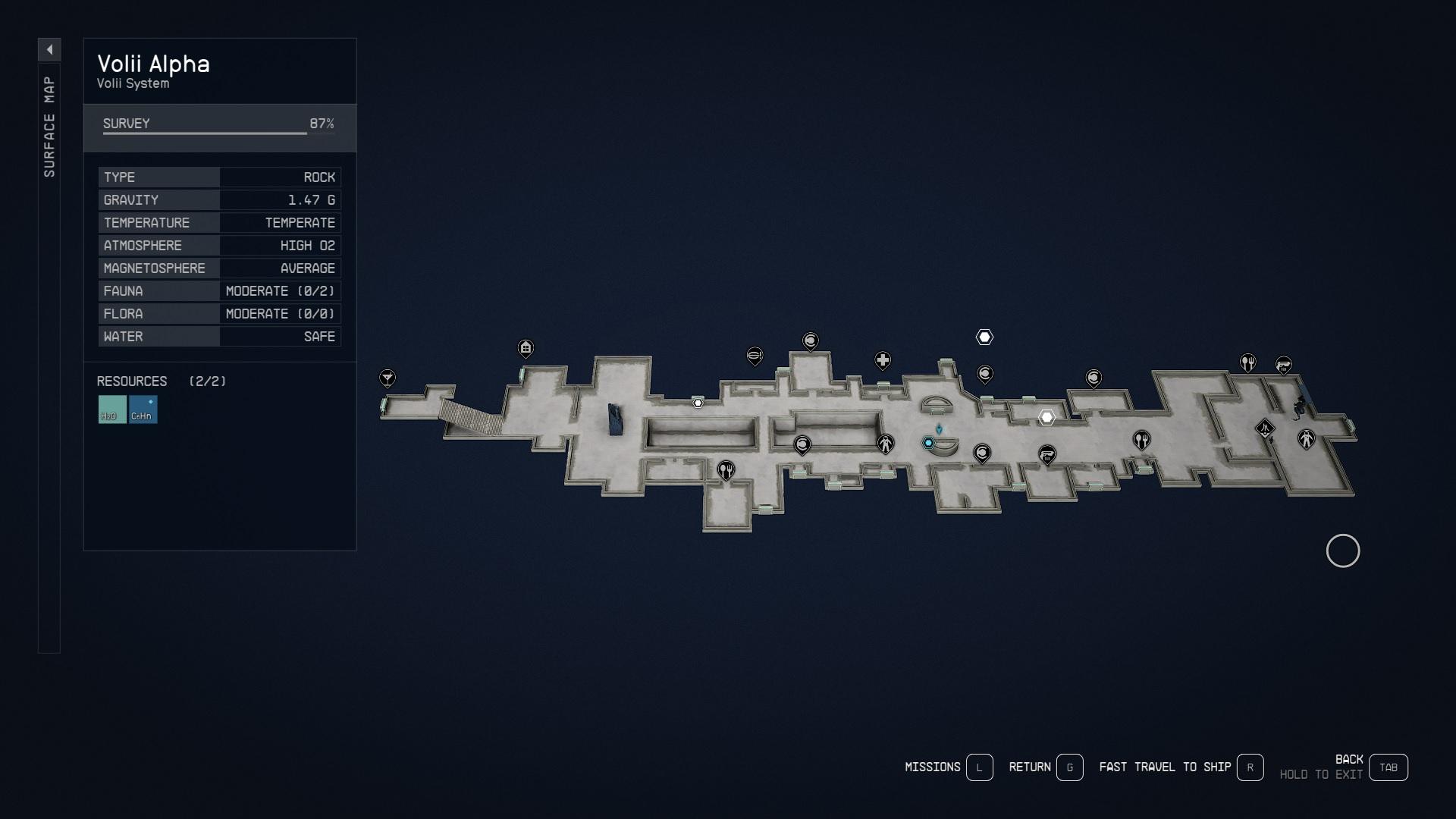
Task: Click the H2O resource swatch
Action: pyautogui.click(x=111, y=410)
